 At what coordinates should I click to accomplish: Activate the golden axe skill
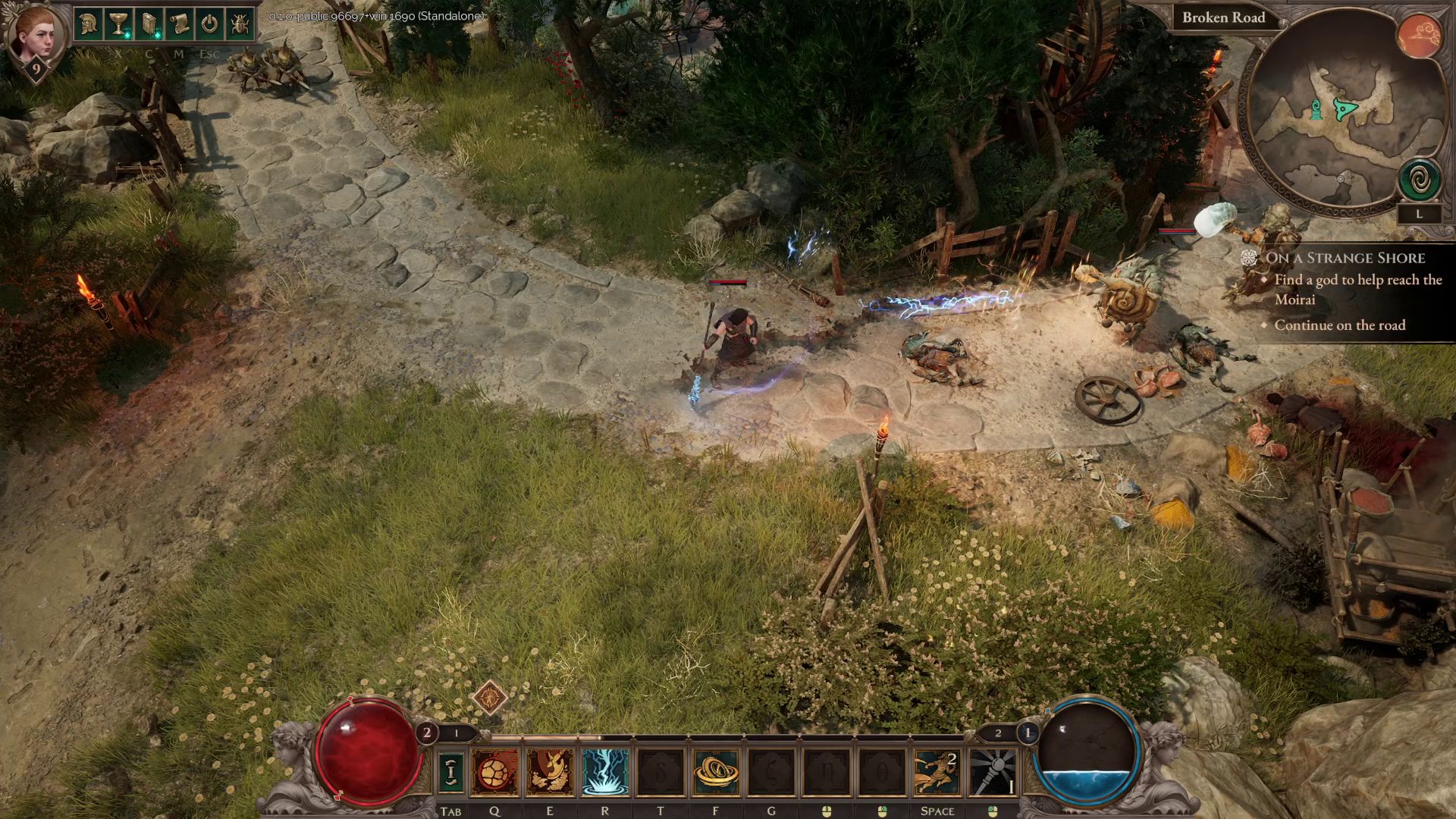click(550, 772)
